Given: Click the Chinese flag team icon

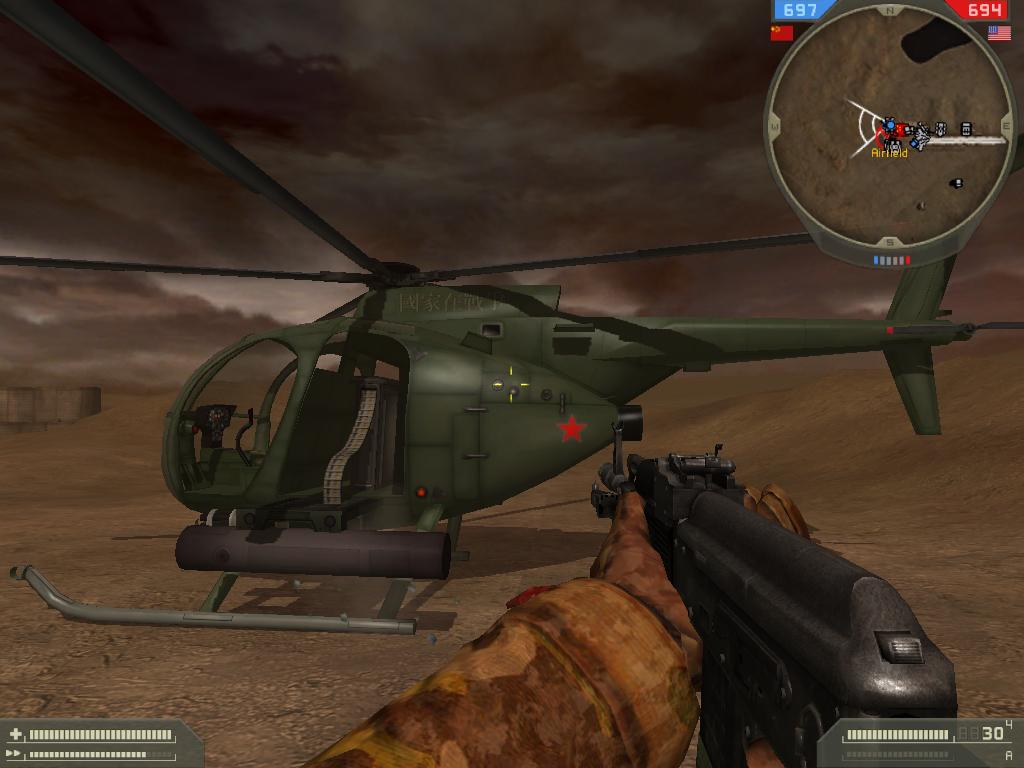Looking at the screenshot, I should pos(781,33).
